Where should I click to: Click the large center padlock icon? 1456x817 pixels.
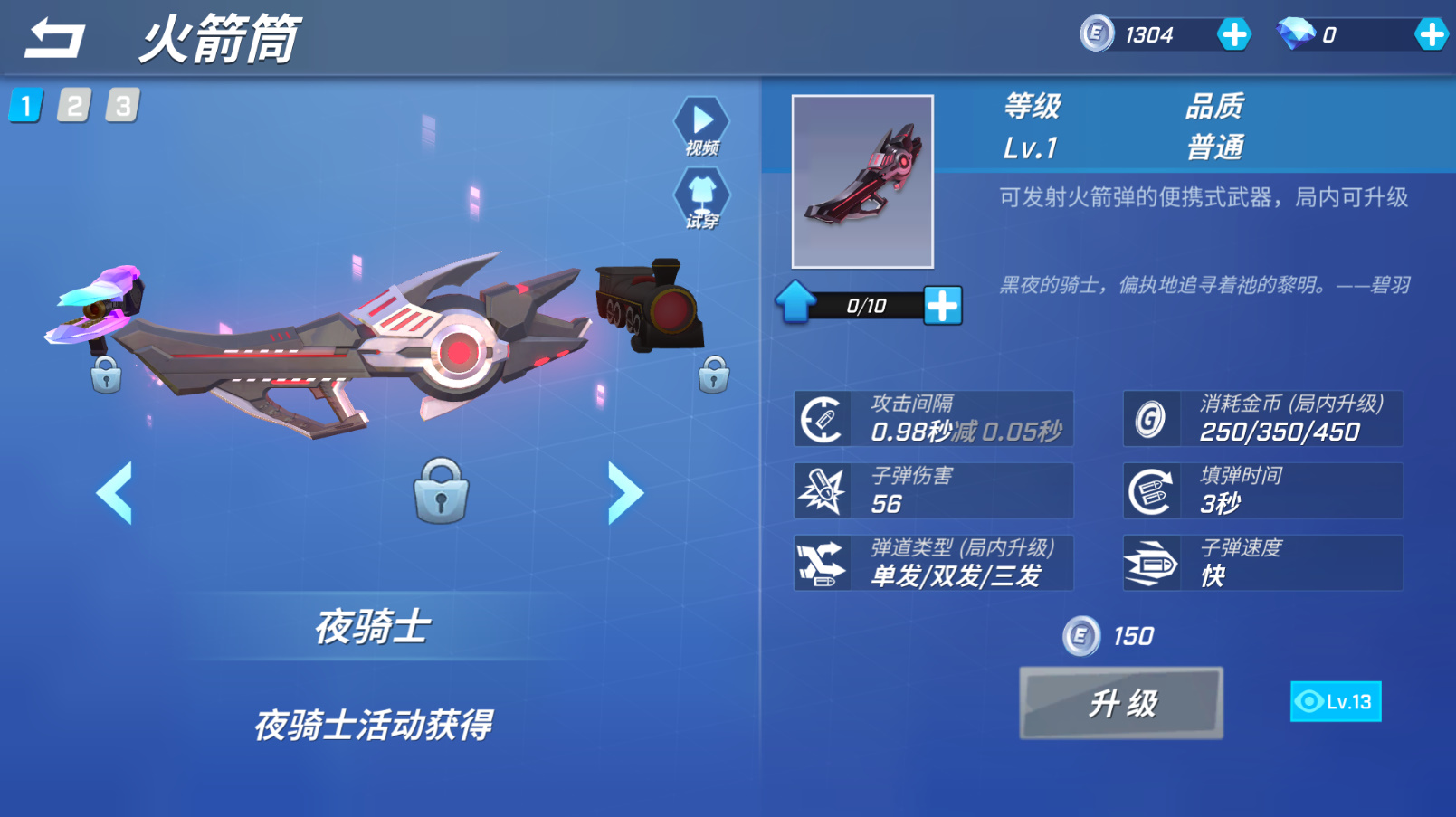click(441, 491)
